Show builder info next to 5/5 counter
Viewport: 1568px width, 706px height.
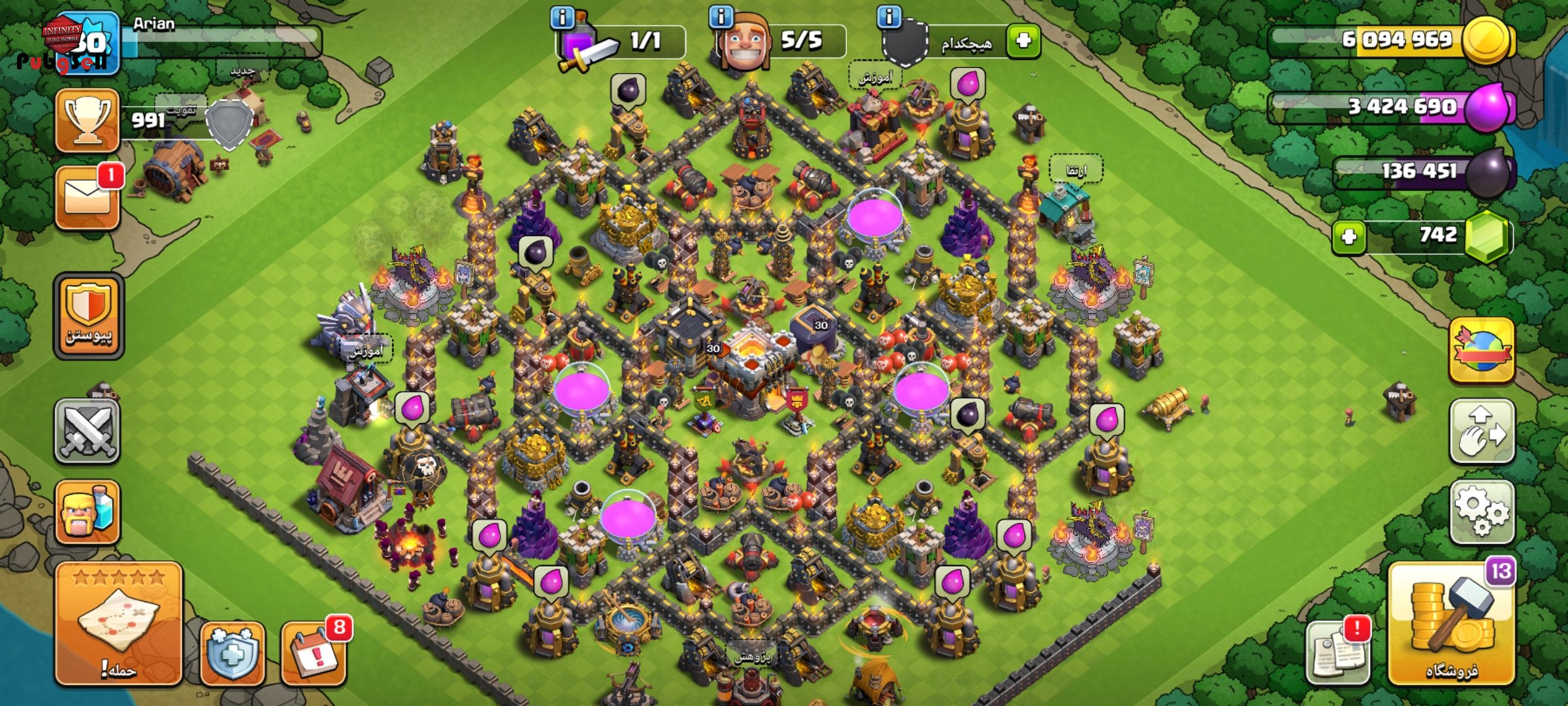click(721, 16)
